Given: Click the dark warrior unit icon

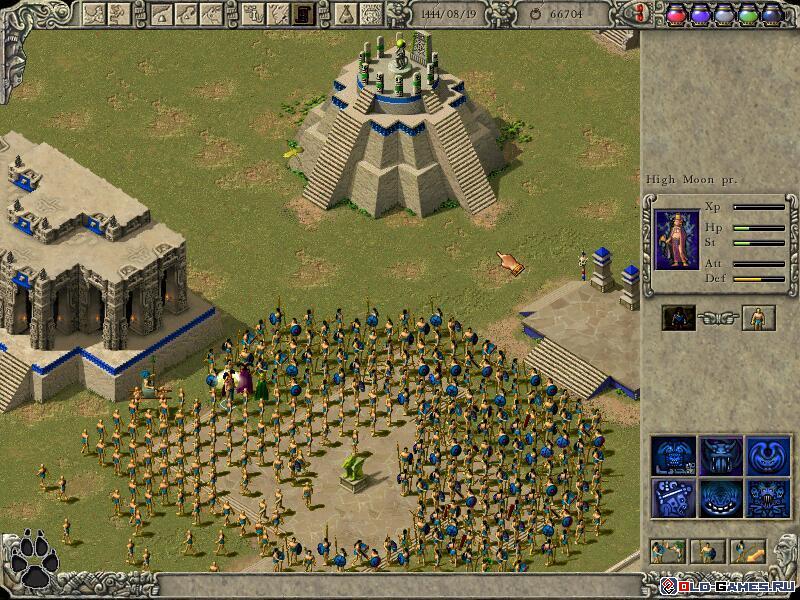Looking at the screenshot, I should coord(678,318).
